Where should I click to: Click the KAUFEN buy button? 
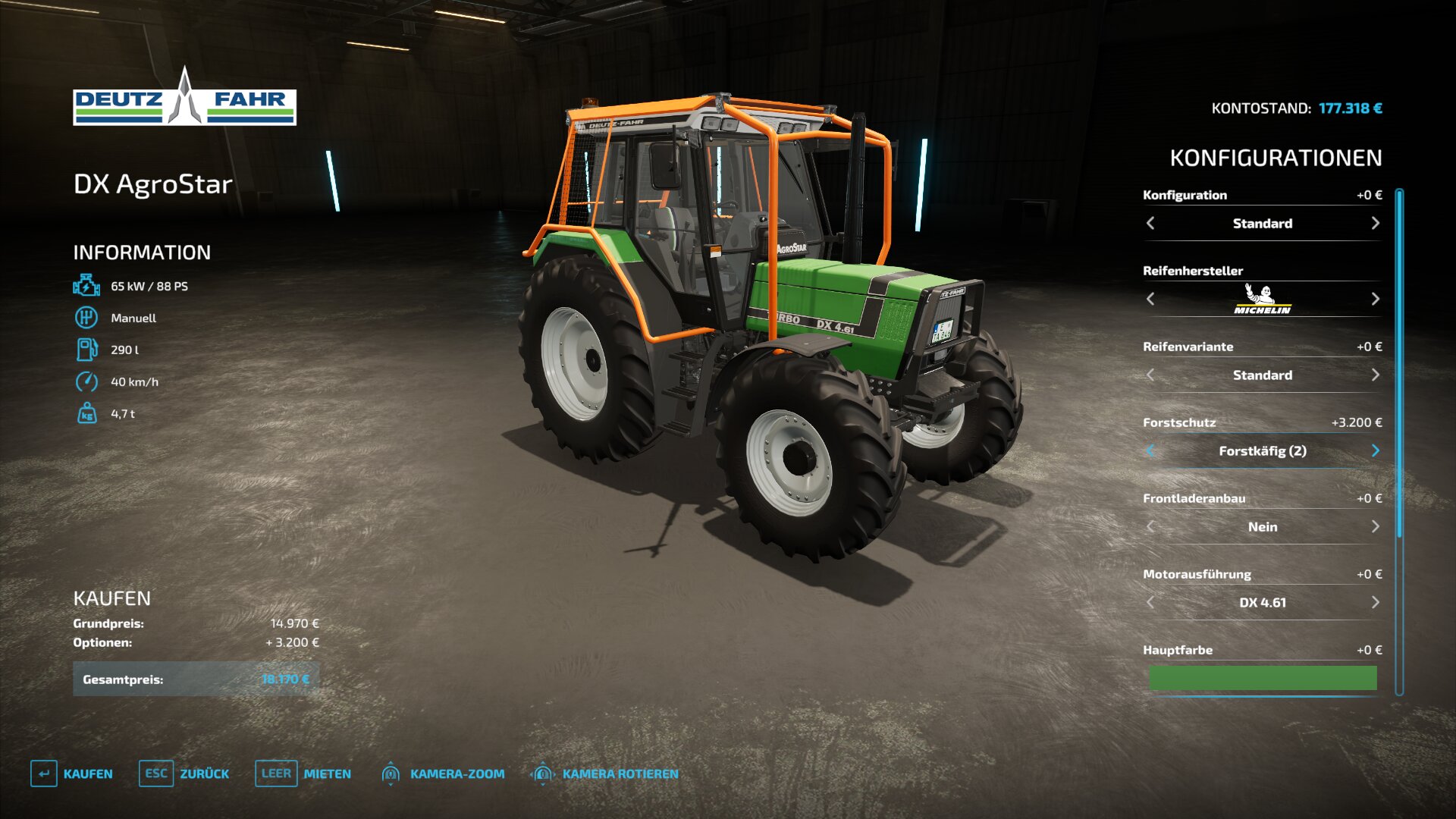pos(73,773)
